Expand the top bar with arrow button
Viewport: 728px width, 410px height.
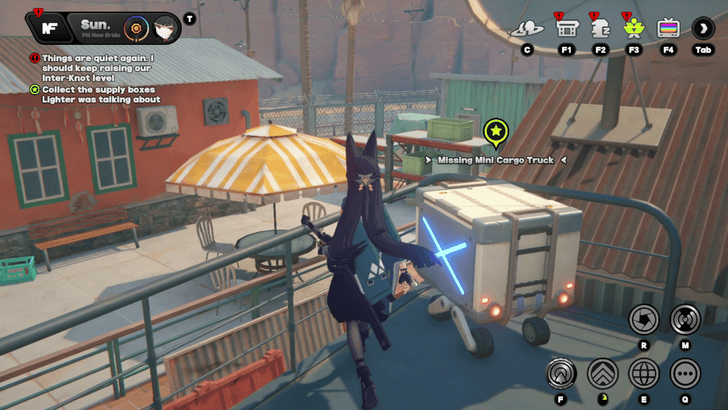pyautogui.click(x=703, y=27)
